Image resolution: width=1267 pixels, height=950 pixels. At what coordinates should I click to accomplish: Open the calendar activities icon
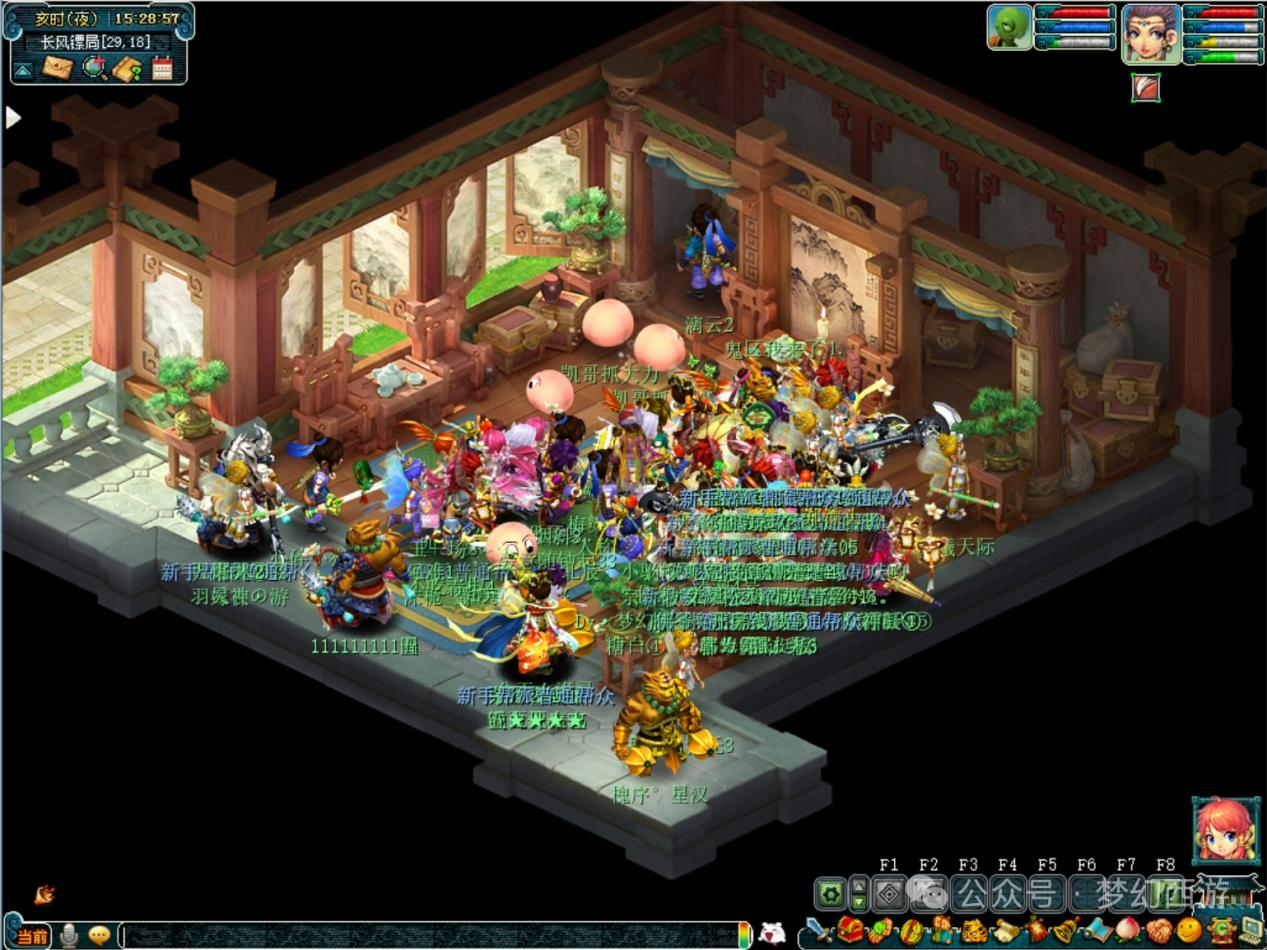162,68
